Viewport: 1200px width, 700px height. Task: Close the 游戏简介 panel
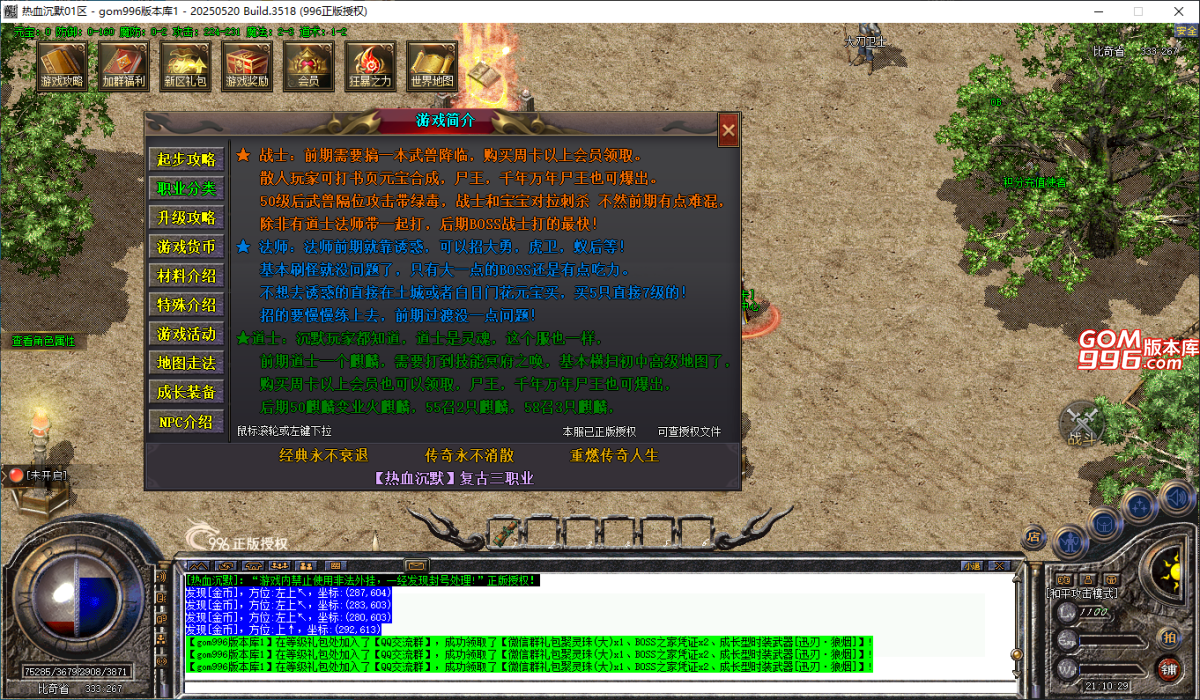[x=729, y=129]
